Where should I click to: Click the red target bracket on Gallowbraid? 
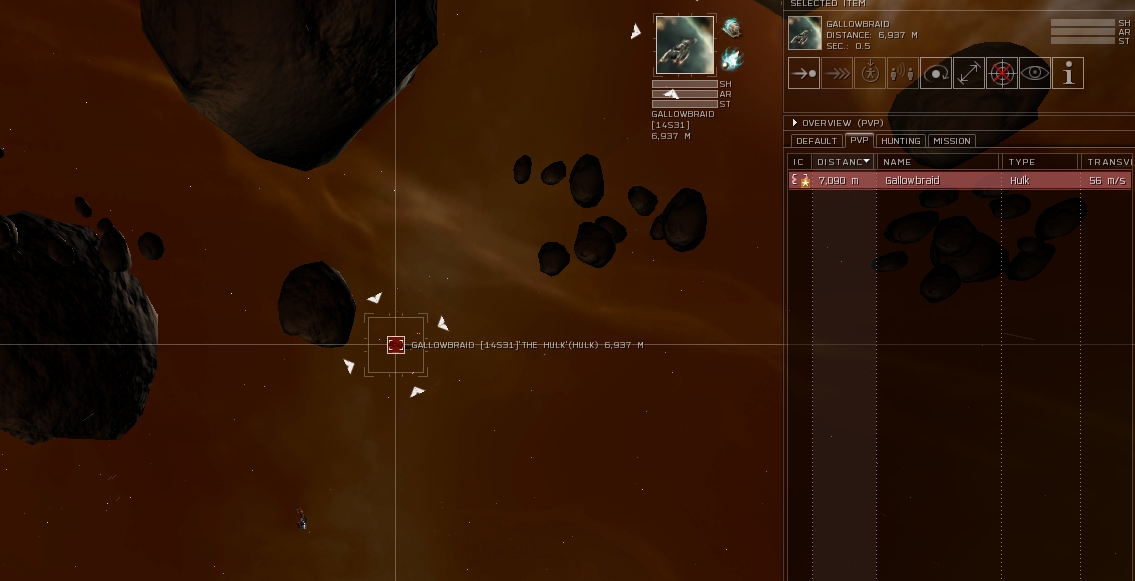[x=396, y=345]
